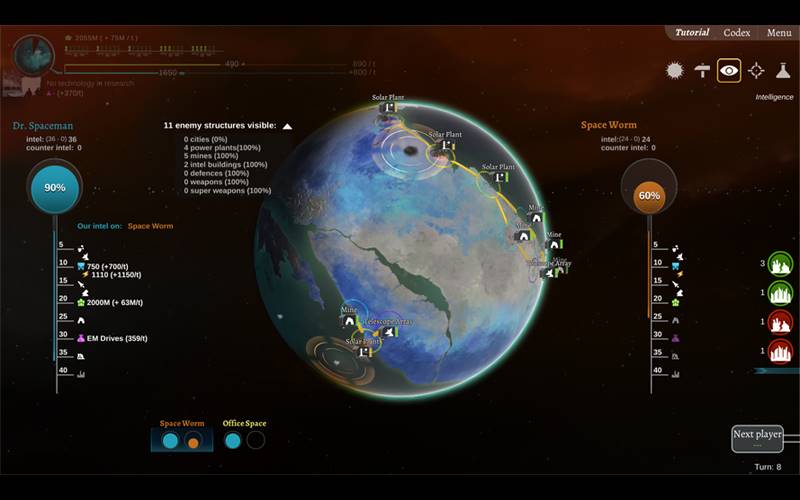
Task: Open the Tutorial tab
Action: pos(692,33)
